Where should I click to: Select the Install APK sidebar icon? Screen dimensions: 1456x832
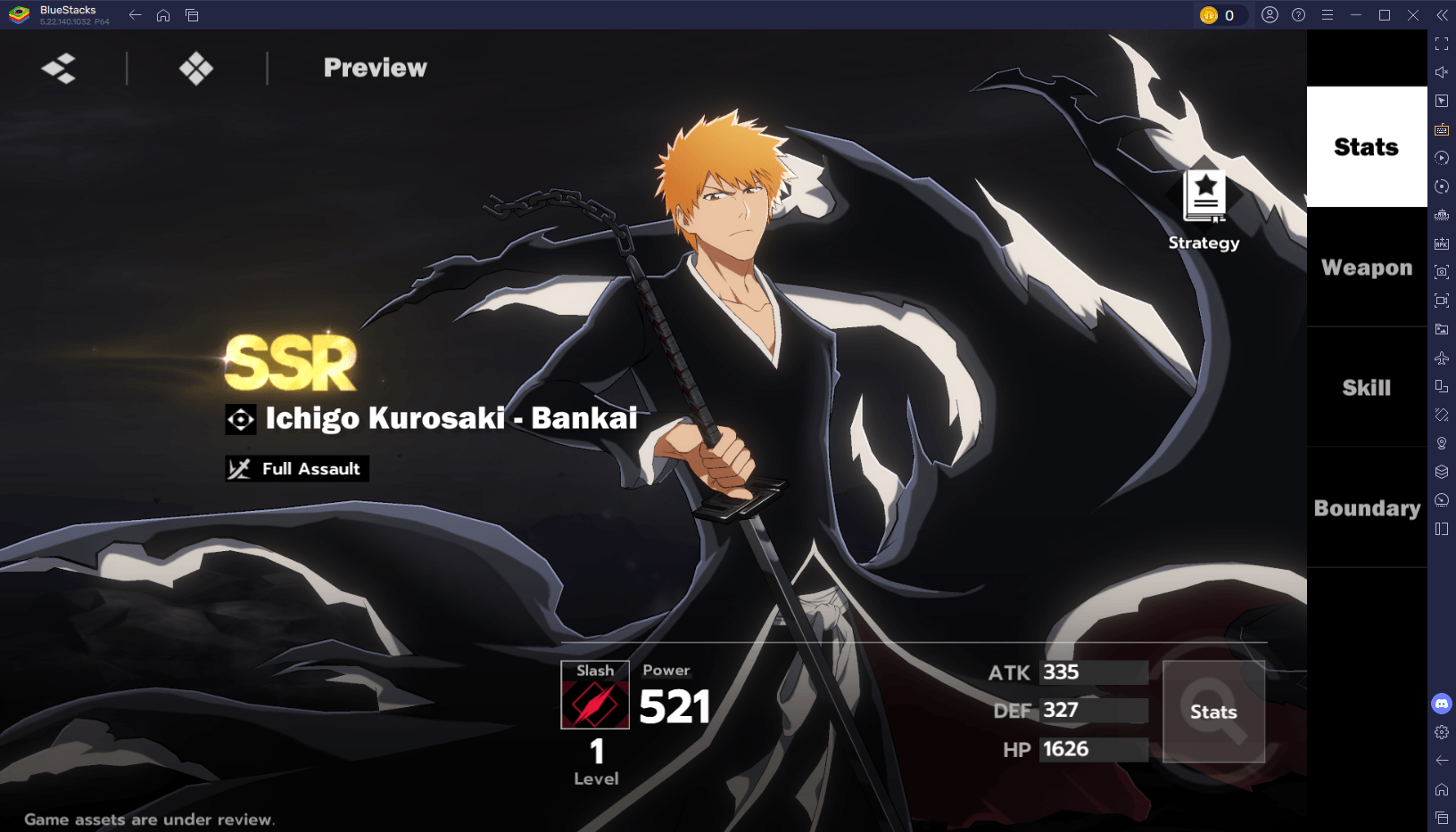[1443, 243]
